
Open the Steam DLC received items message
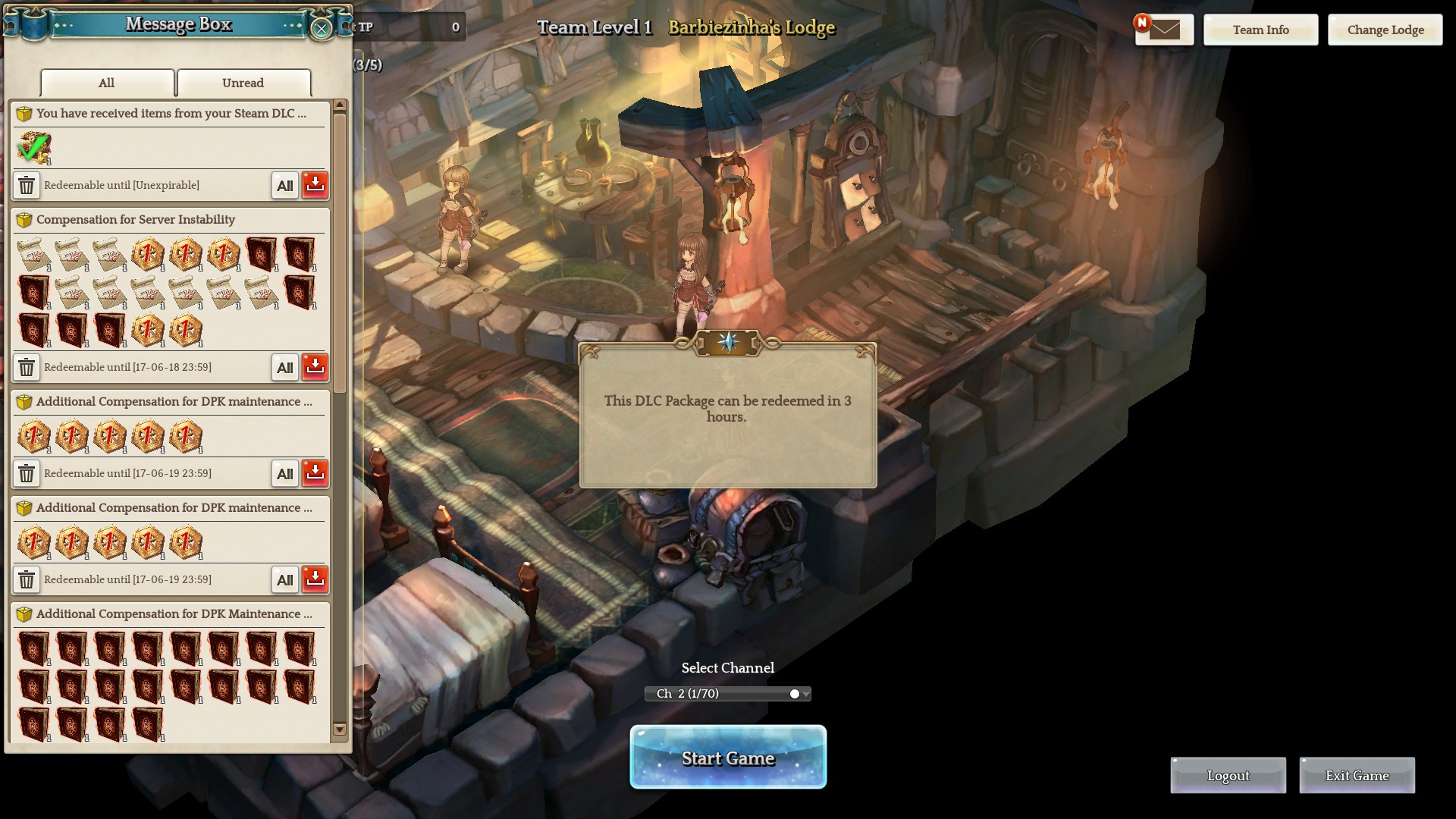(x=171, y=114)
